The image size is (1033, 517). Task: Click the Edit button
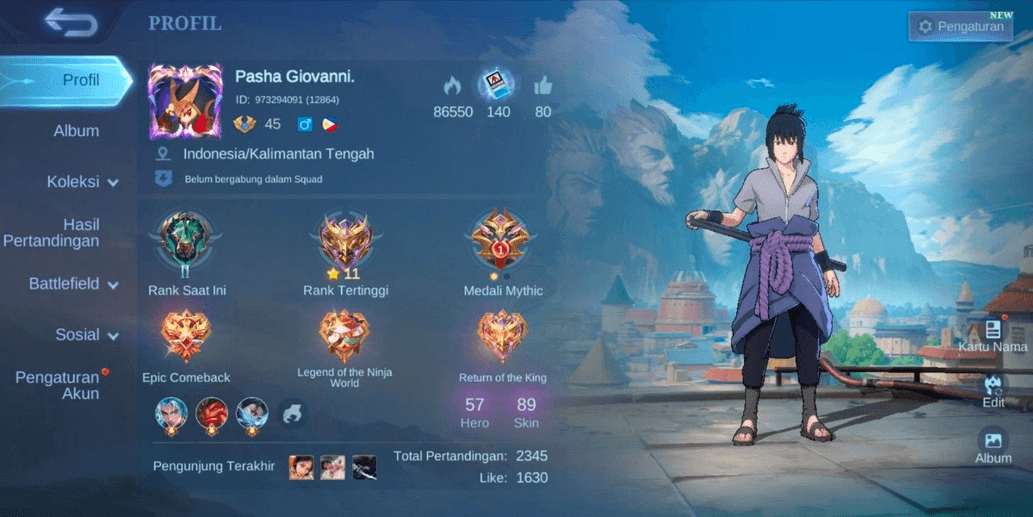click(993, 390)
